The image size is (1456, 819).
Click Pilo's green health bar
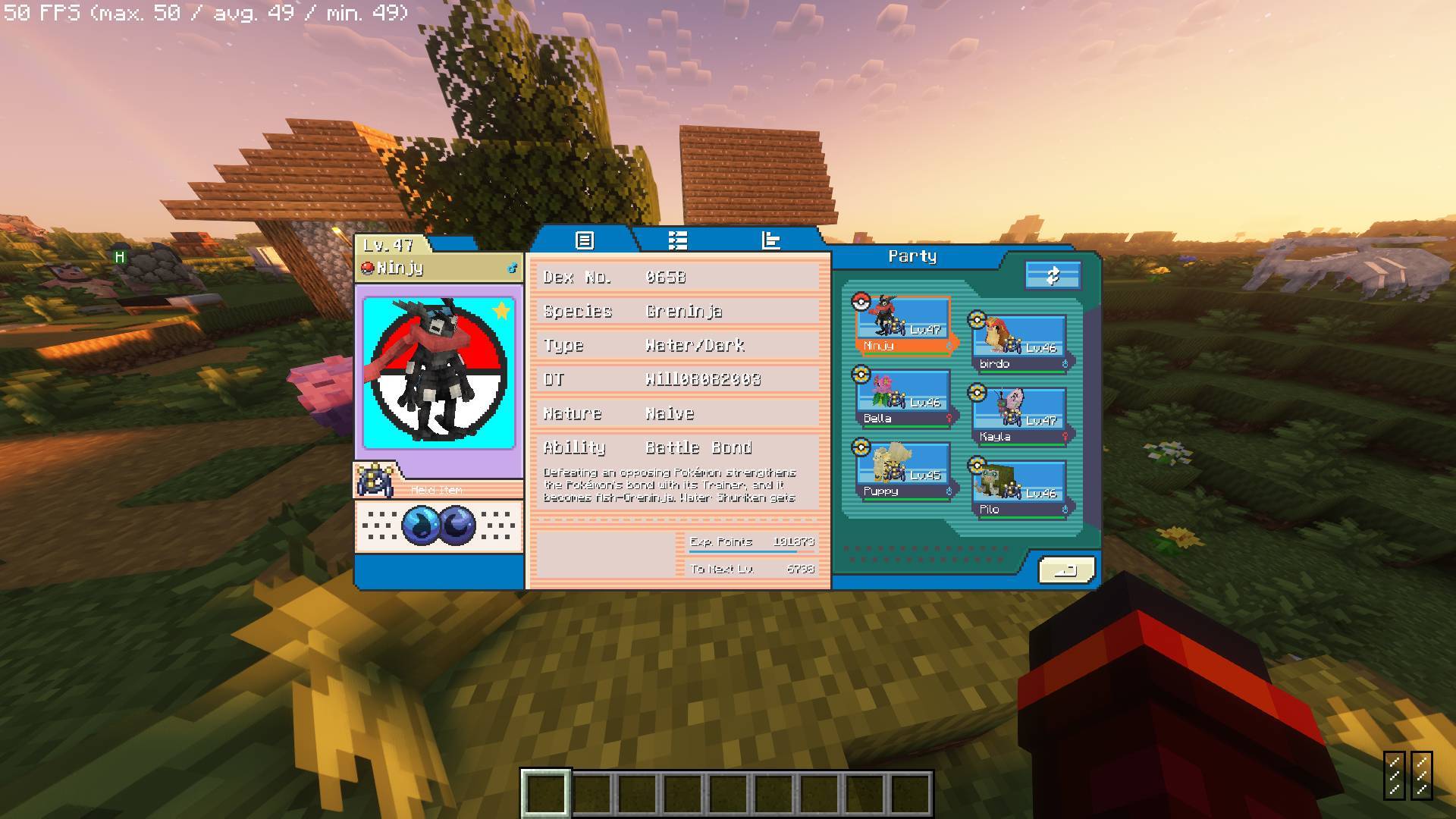coord(1022,519)
